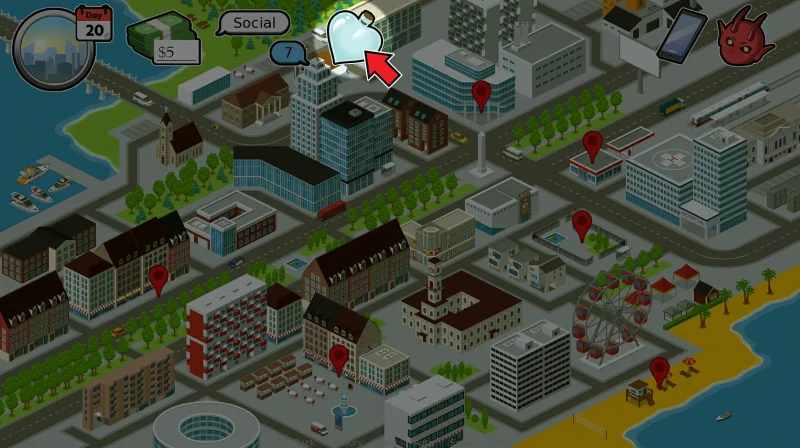The width and height of the screenshot is (800, 448).
Task: Pick the pin above the swimming pool house
Action: (x=582, y=224)
